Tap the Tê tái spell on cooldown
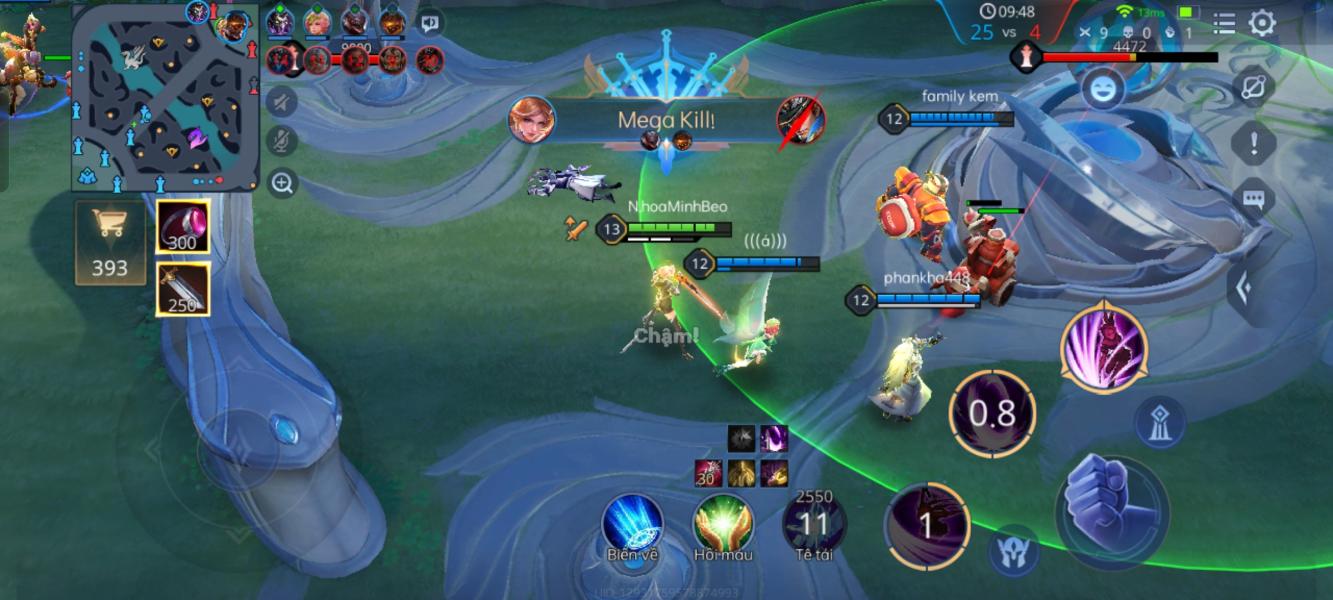 [x=814, y=523]
